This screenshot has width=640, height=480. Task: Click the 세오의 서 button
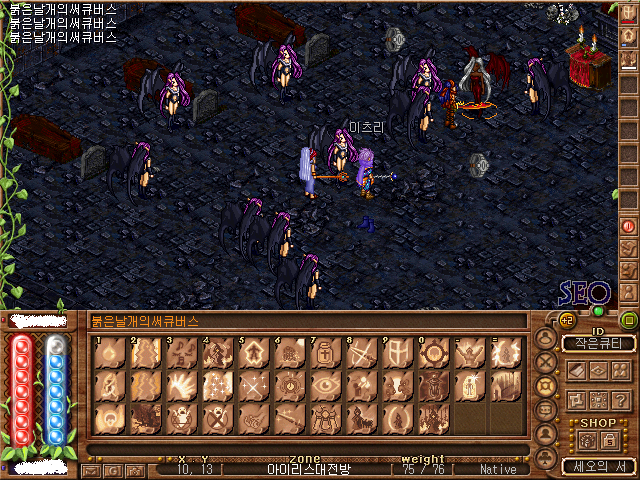(598, 465)
